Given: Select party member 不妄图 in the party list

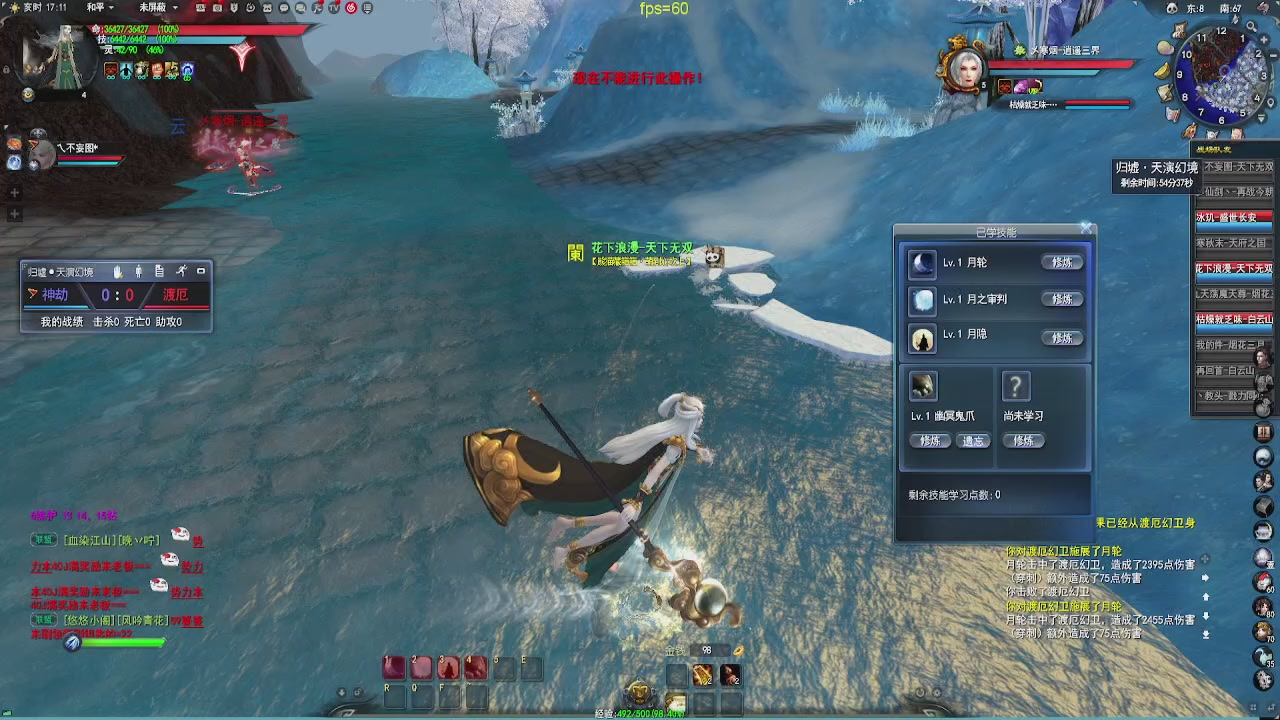Looking at the screenshot, I should coord(42,152).
